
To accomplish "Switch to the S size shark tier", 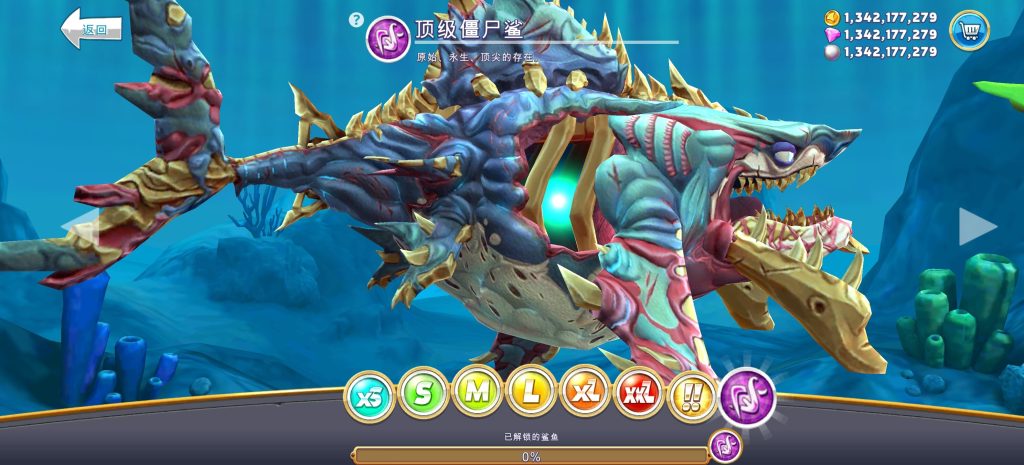I will tap(423, 393).
